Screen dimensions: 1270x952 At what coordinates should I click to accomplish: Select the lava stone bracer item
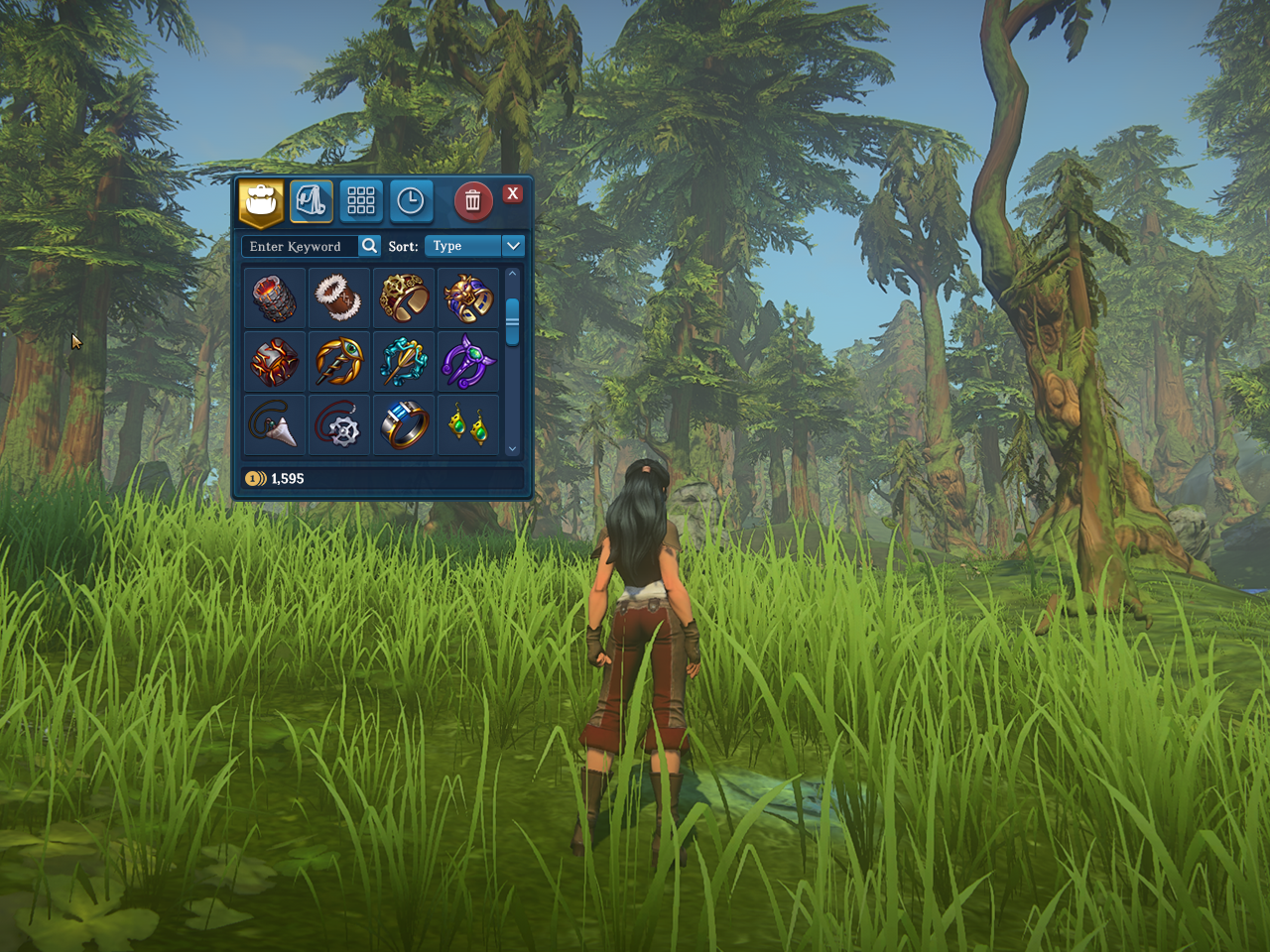pyautogui.click(x=275, y=297)
